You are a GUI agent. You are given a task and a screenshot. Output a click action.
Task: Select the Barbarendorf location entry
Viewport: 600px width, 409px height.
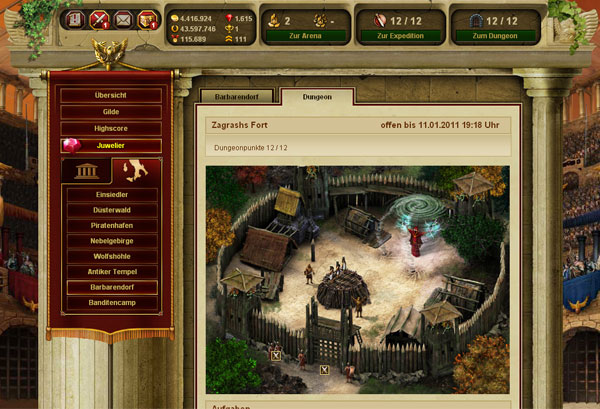click(x=111, y=287)
